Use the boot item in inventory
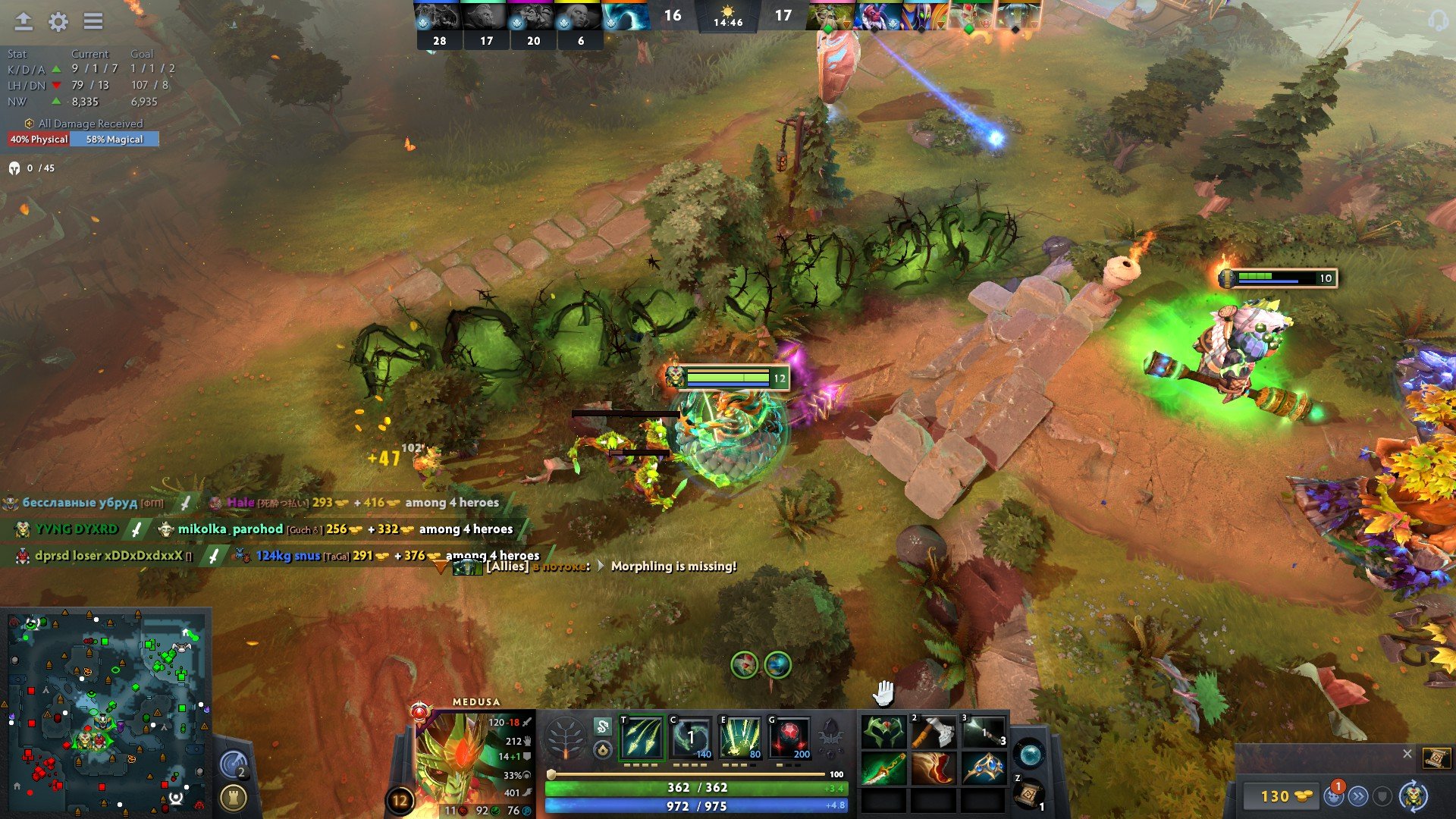The height and width of the screenshot is (819, 1456). (934, 769)
